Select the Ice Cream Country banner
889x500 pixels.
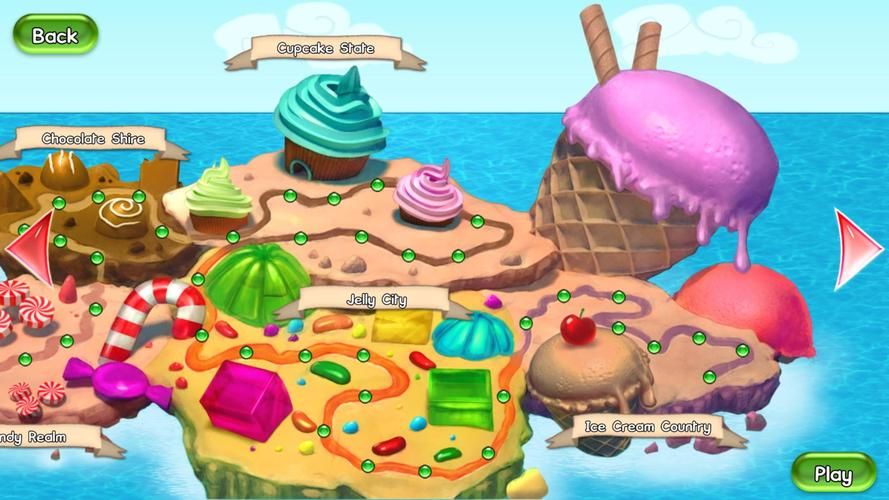(648, 428)
